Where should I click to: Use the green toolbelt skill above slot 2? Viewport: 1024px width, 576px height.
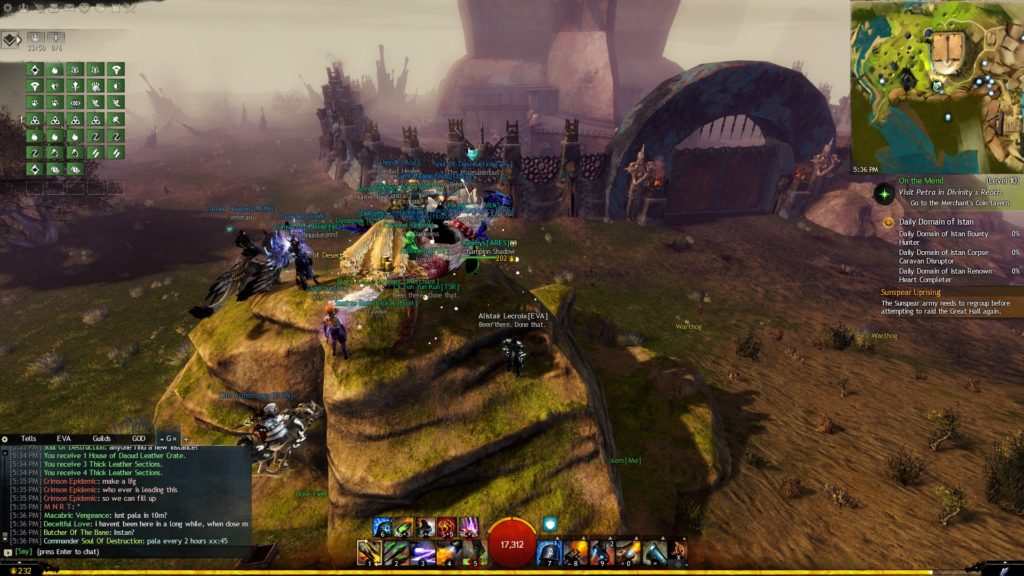pos(402,526)
